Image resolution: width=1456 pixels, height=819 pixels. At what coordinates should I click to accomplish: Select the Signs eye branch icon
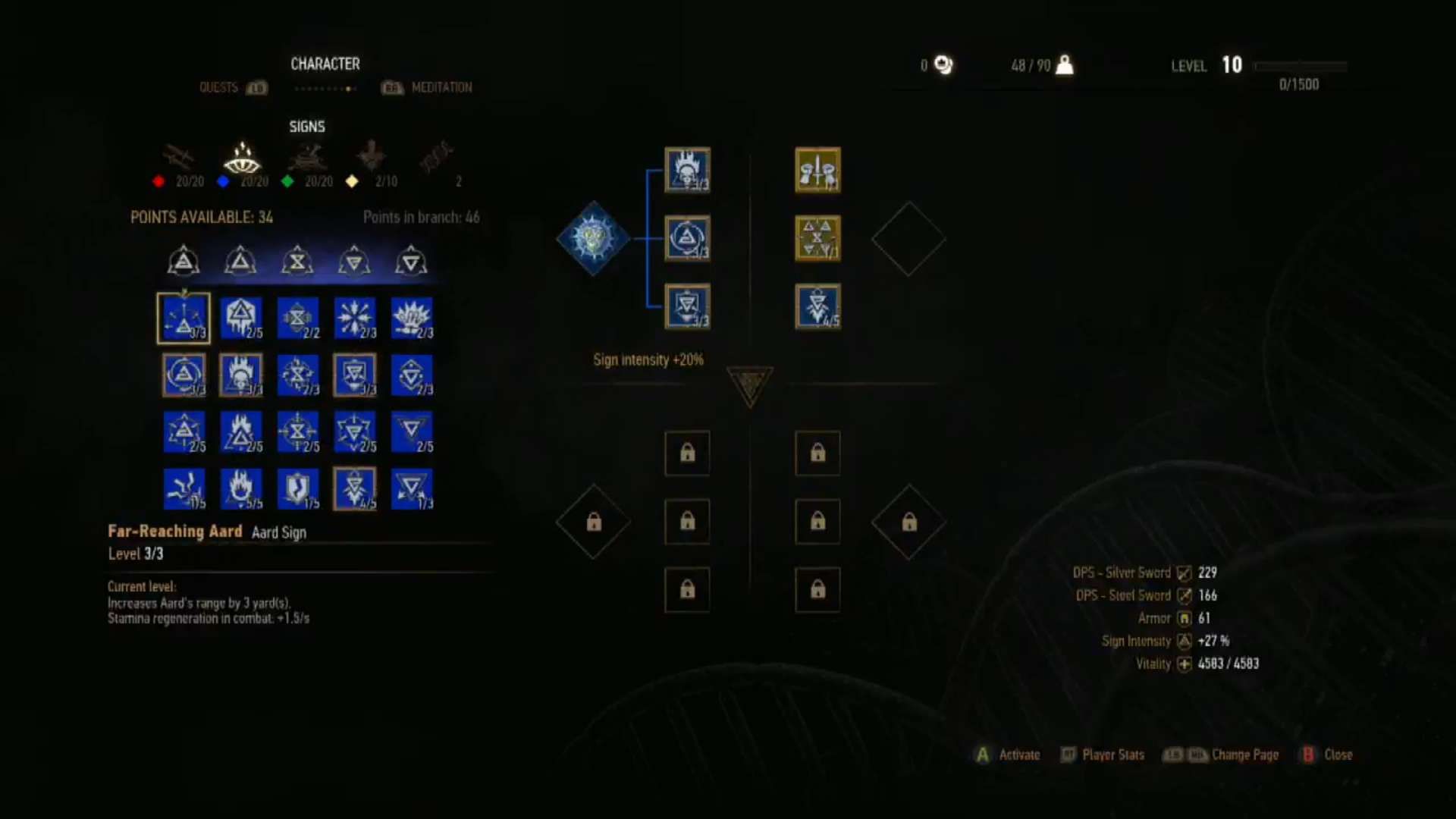coord(243,159)
